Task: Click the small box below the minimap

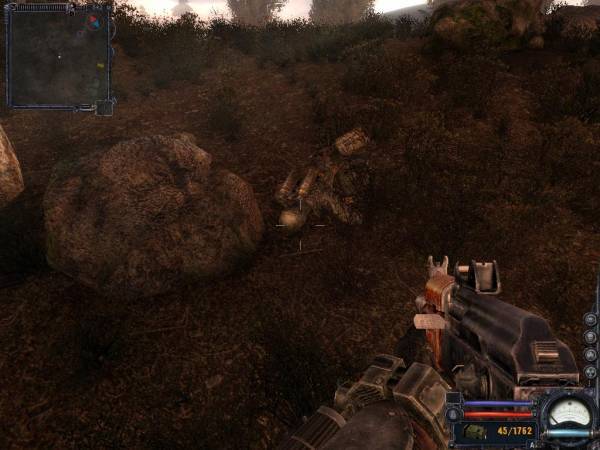Action: 105,106
